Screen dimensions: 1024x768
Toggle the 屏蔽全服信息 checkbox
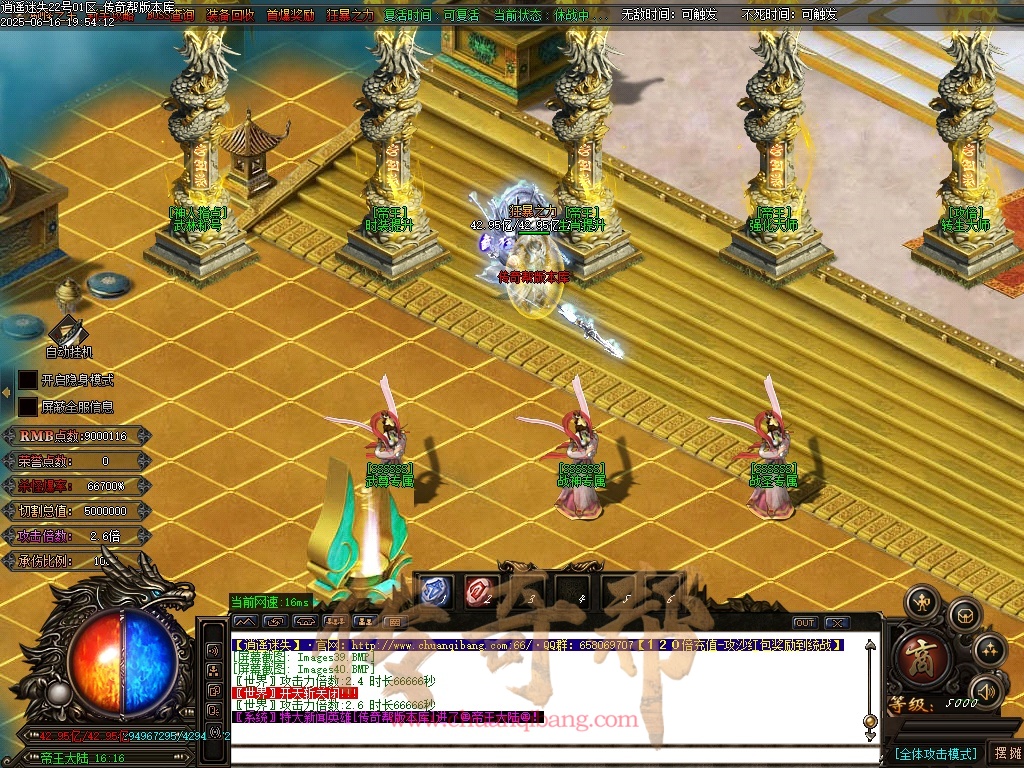[x=27, y=407]
